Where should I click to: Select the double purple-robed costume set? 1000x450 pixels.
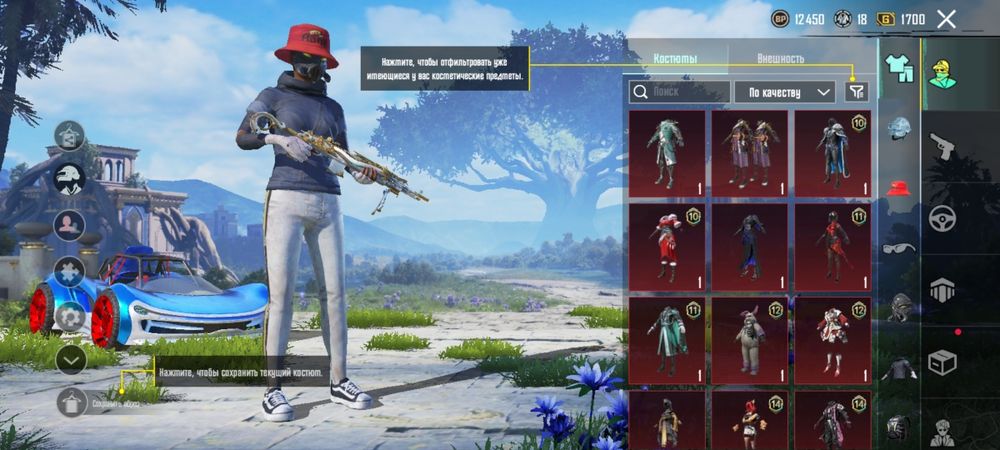[x=749, y=153]
